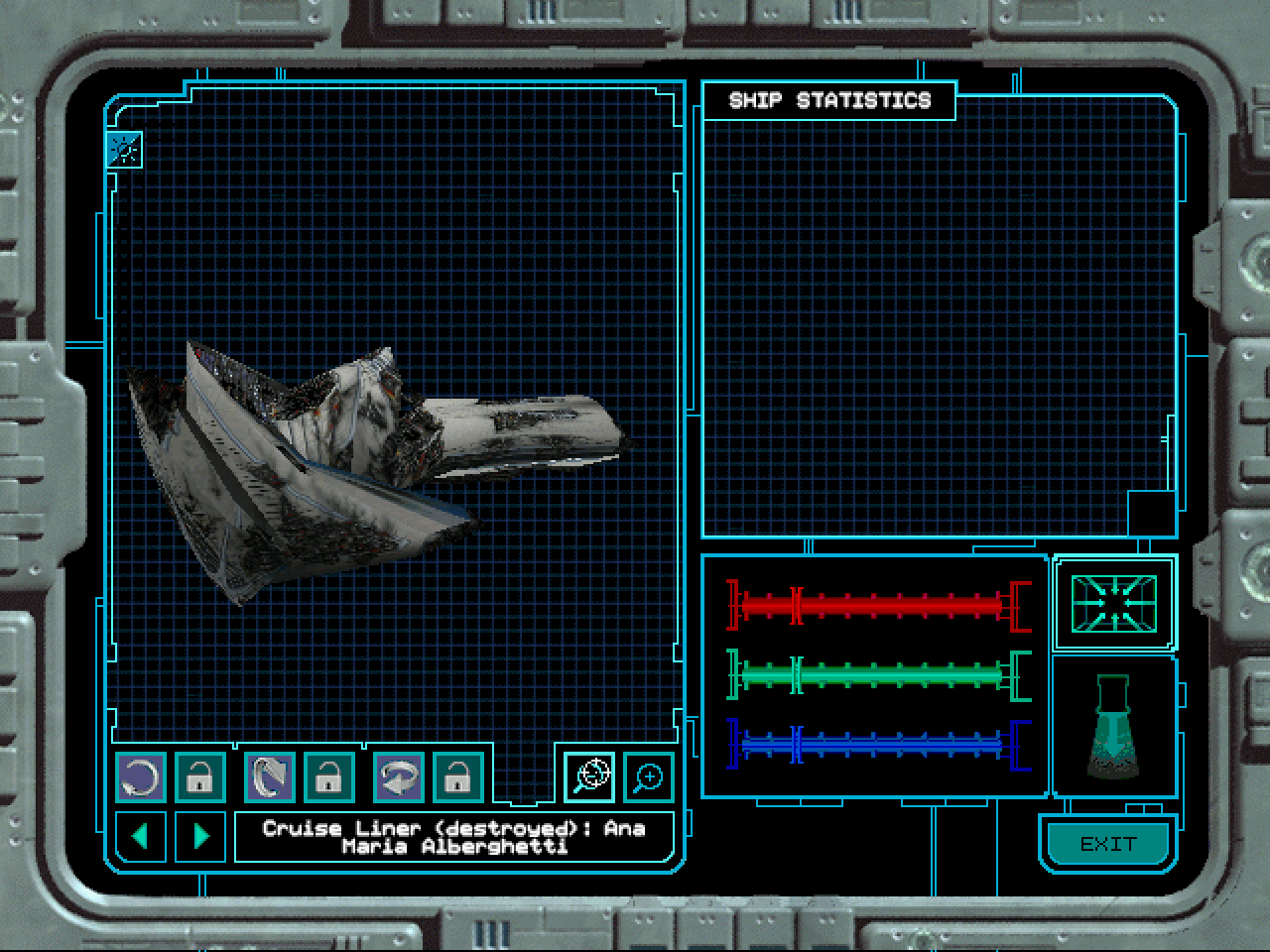Activate the horizontal spin rotation button
This screenshot has width=1270, height=952.
pos(399,777)
